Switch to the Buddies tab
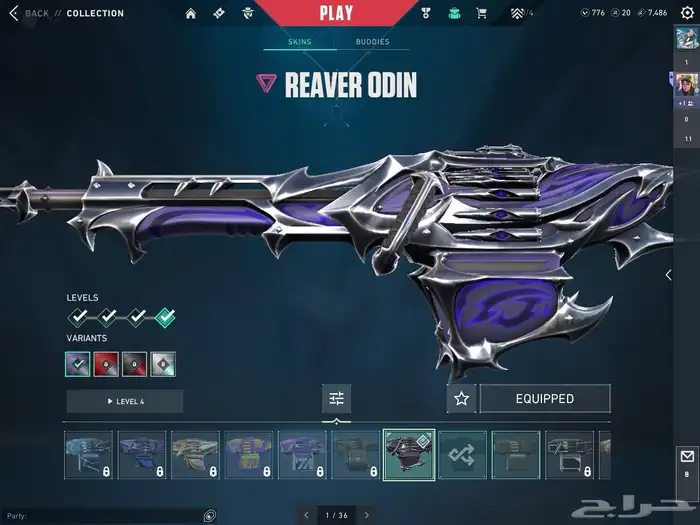Screen dimensions: 700x525 tap(373, 42)
